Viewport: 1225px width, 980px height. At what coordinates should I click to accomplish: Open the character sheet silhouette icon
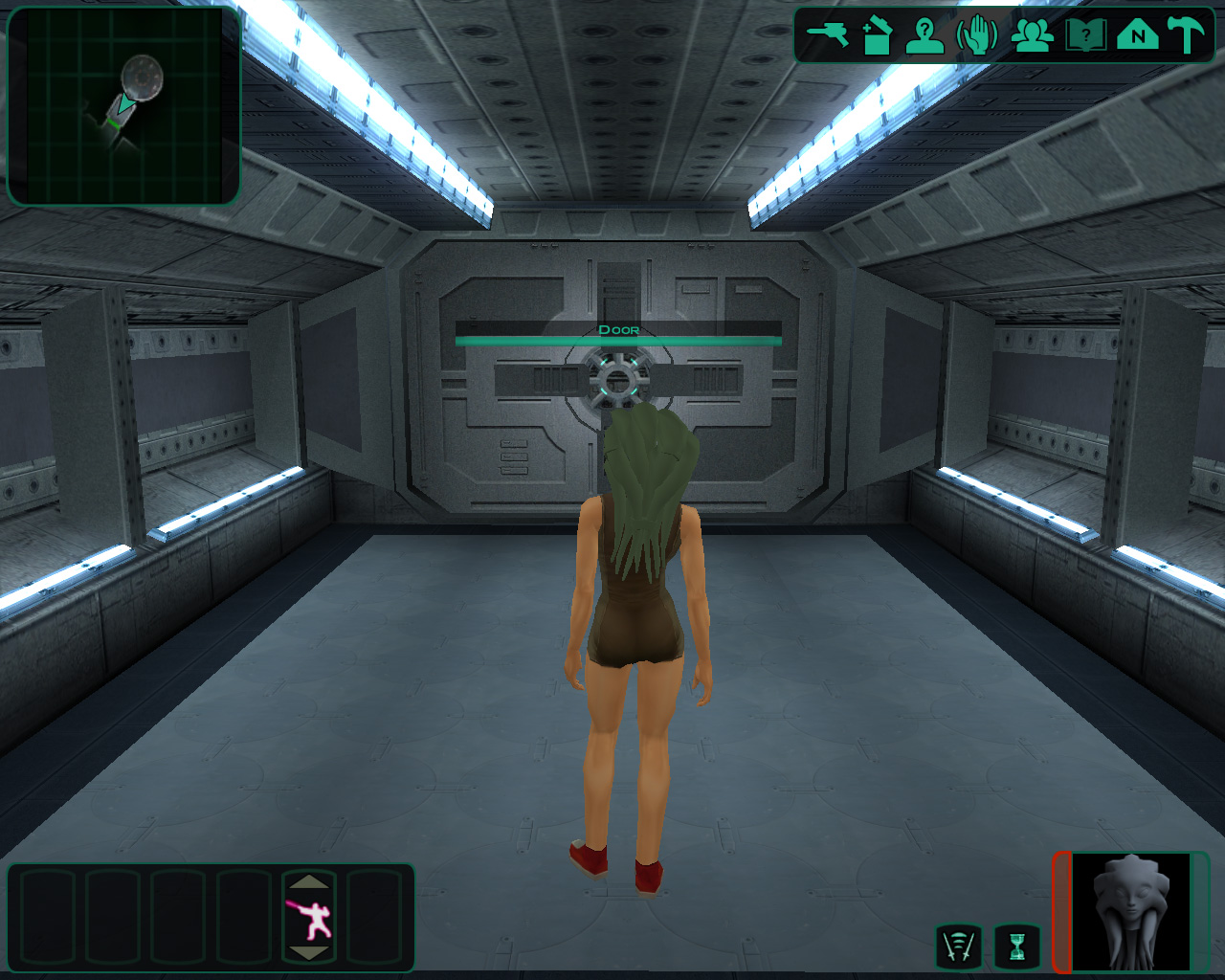pos(925,35)
